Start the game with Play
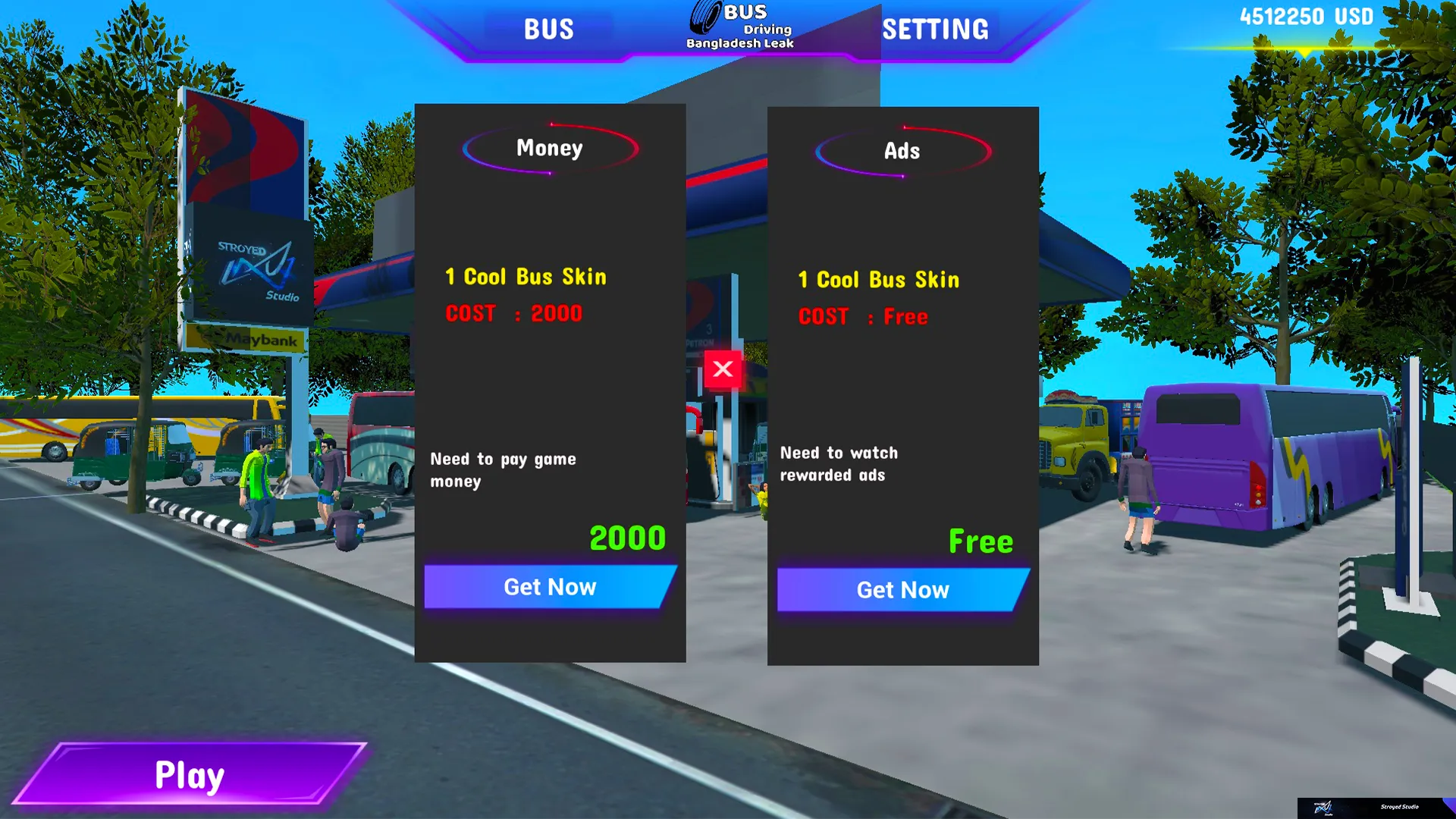The height and width of the screenshot is (819, 1456). [190, 774]
